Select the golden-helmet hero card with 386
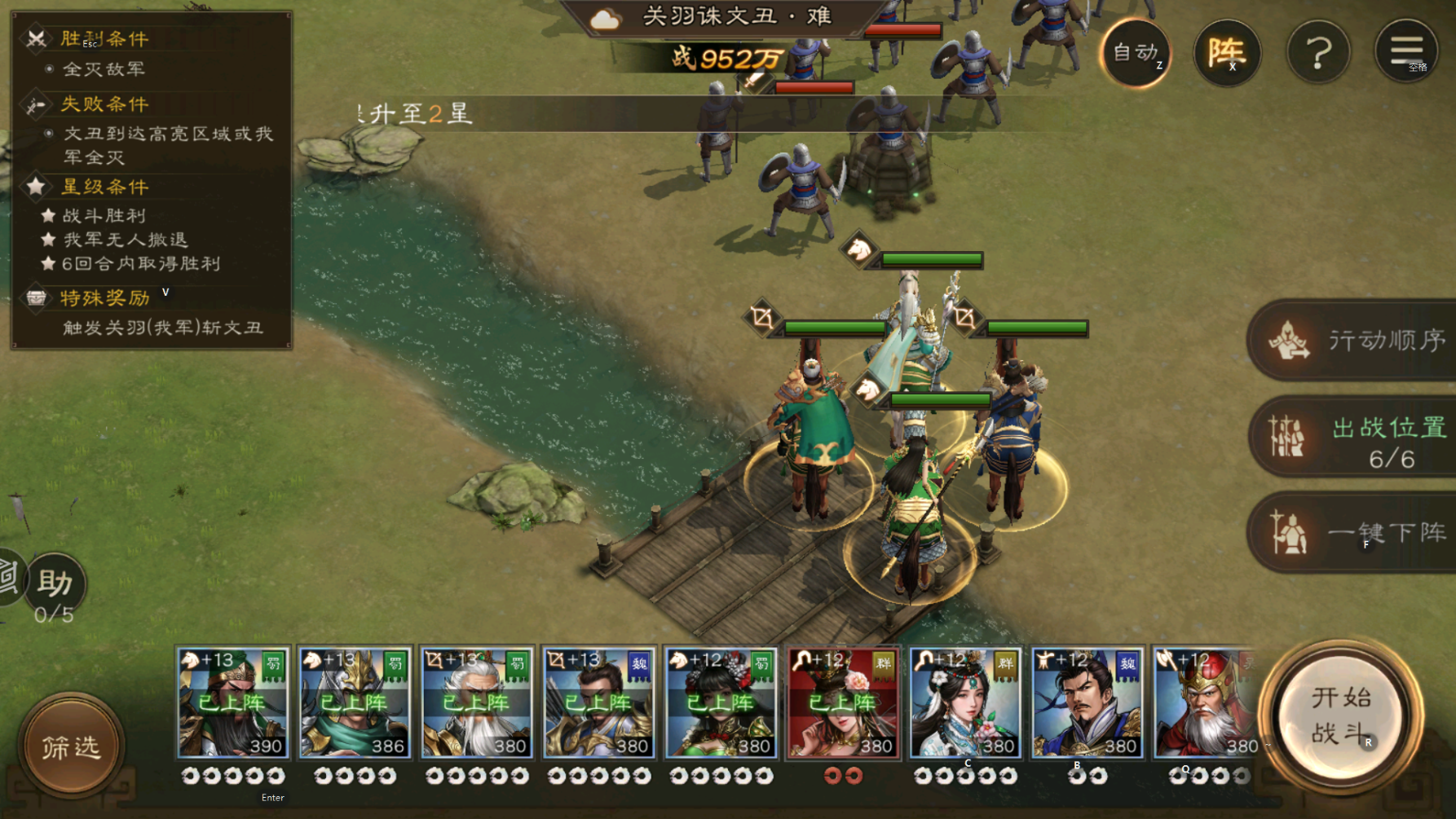The height and width of the screenshot is (819, 1456). 354,702
